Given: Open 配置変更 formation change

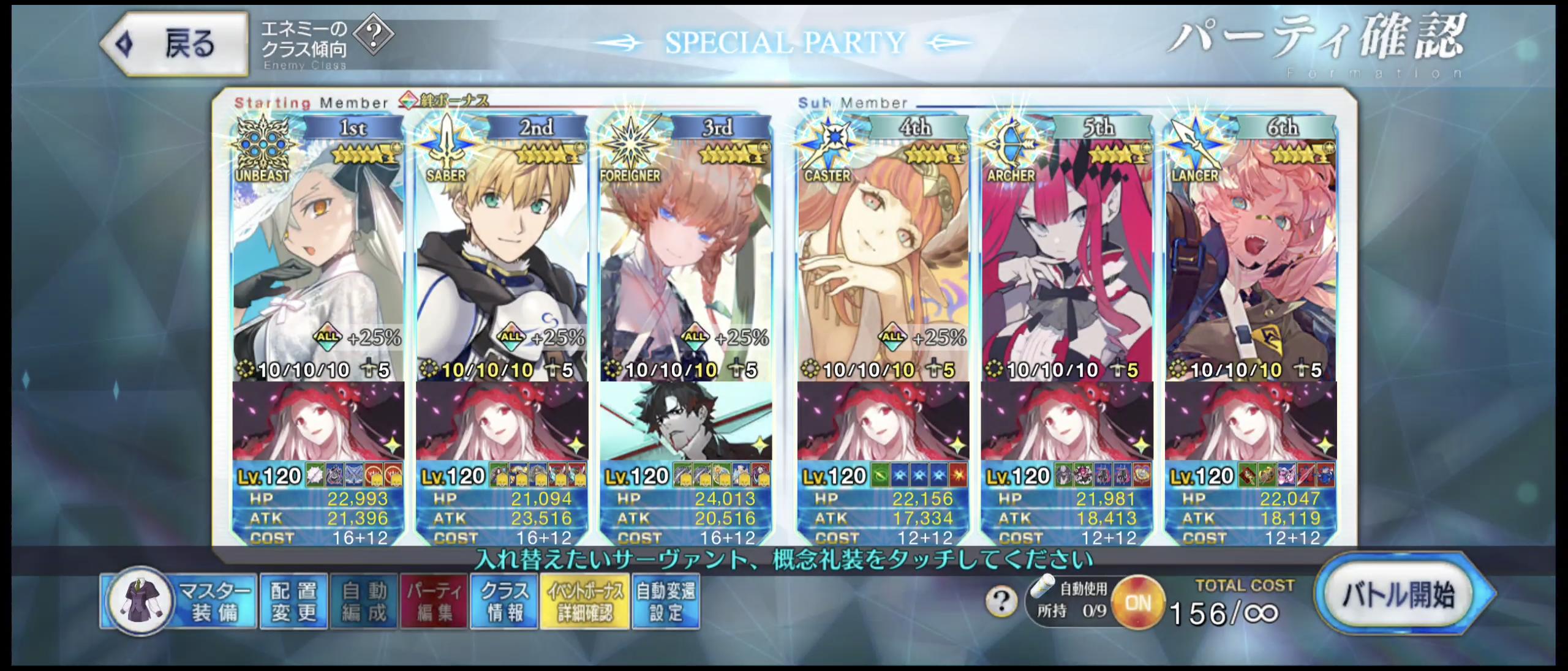Looking at the screenshot, I should click(x=294, y=601).
